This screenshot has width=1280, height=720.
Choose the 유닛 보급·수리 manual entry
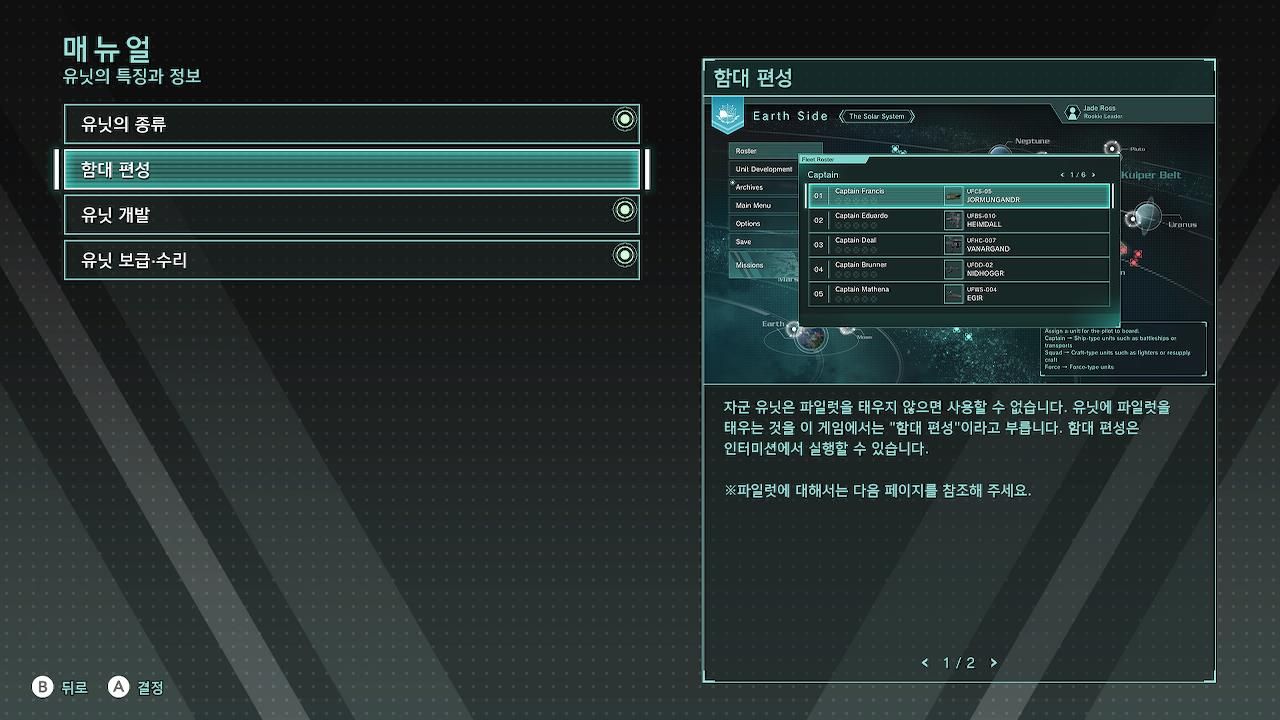[351, 260]
